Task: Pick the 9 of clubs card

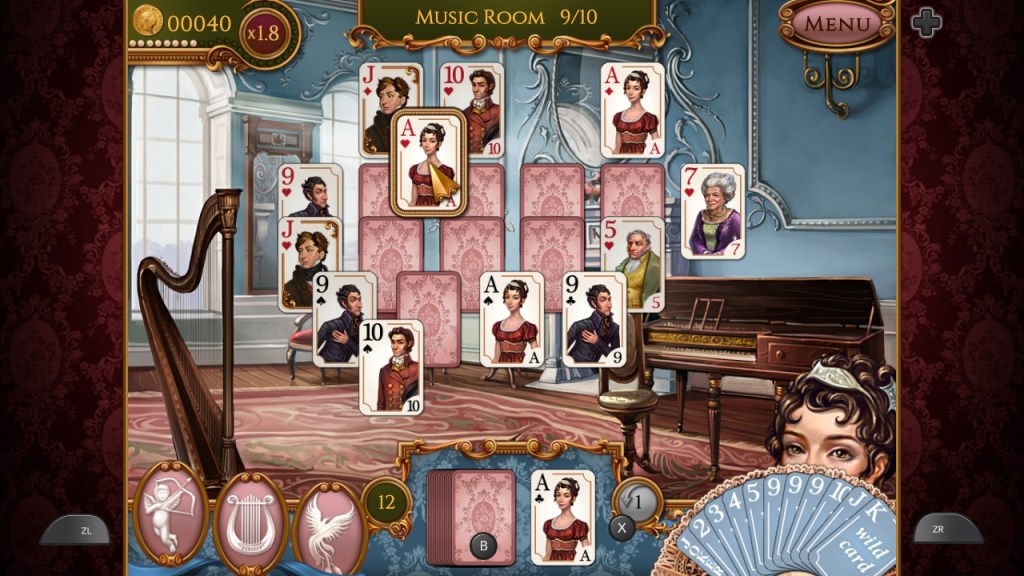Action: click(595, 318)
